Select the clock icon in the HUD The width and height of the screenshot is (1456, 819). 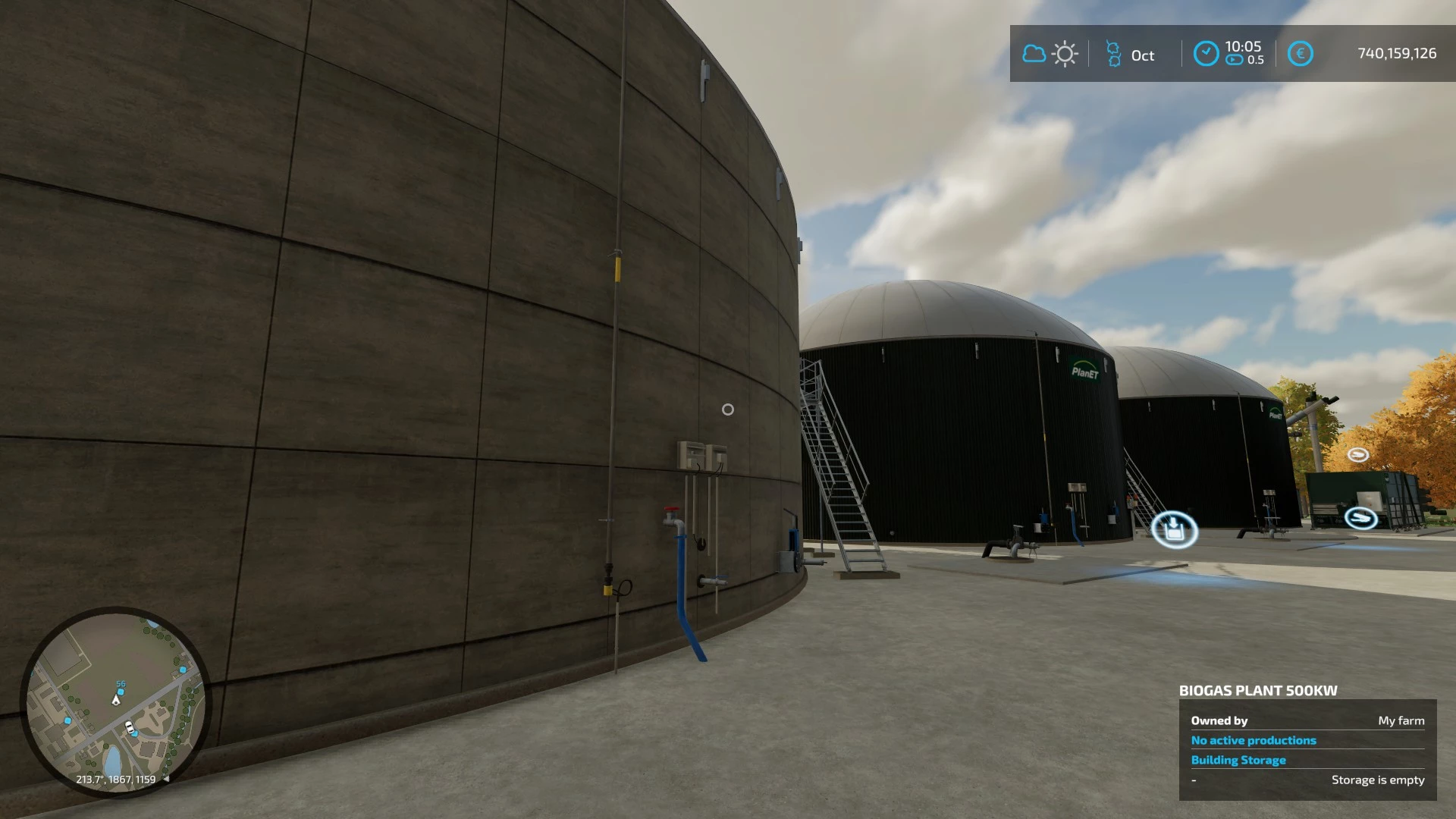(x=1206, y=54)
